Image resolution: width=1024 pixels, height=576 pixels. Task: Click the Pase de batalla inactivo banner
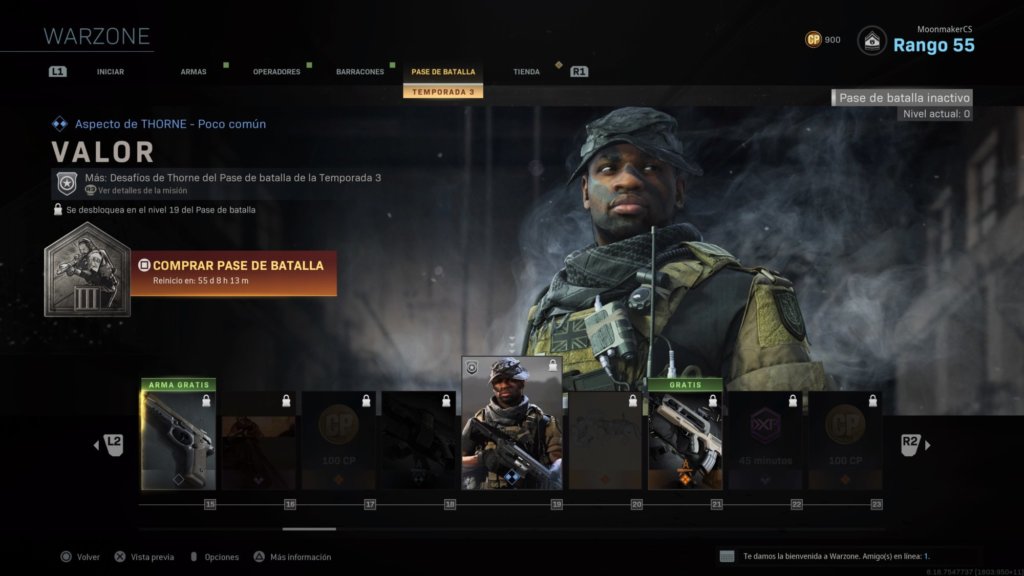click(902, 98)
